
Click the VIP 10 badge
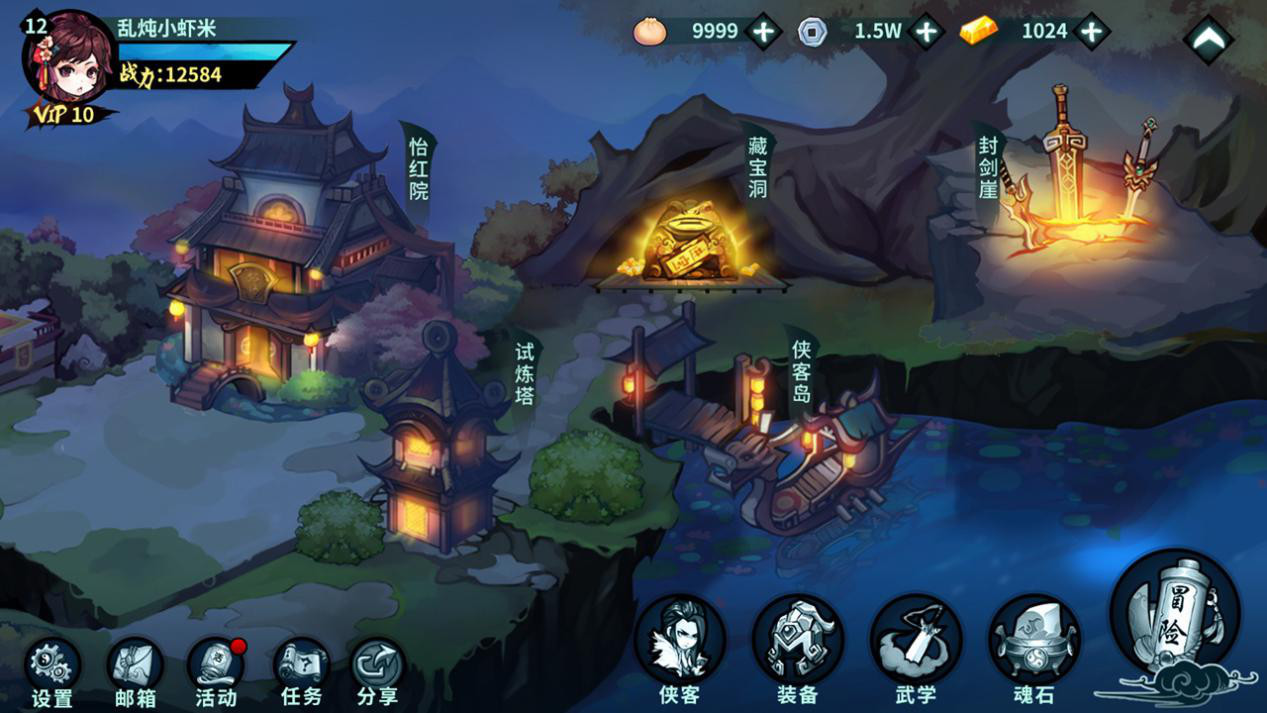pyautogui.click(x=65, y=115)
